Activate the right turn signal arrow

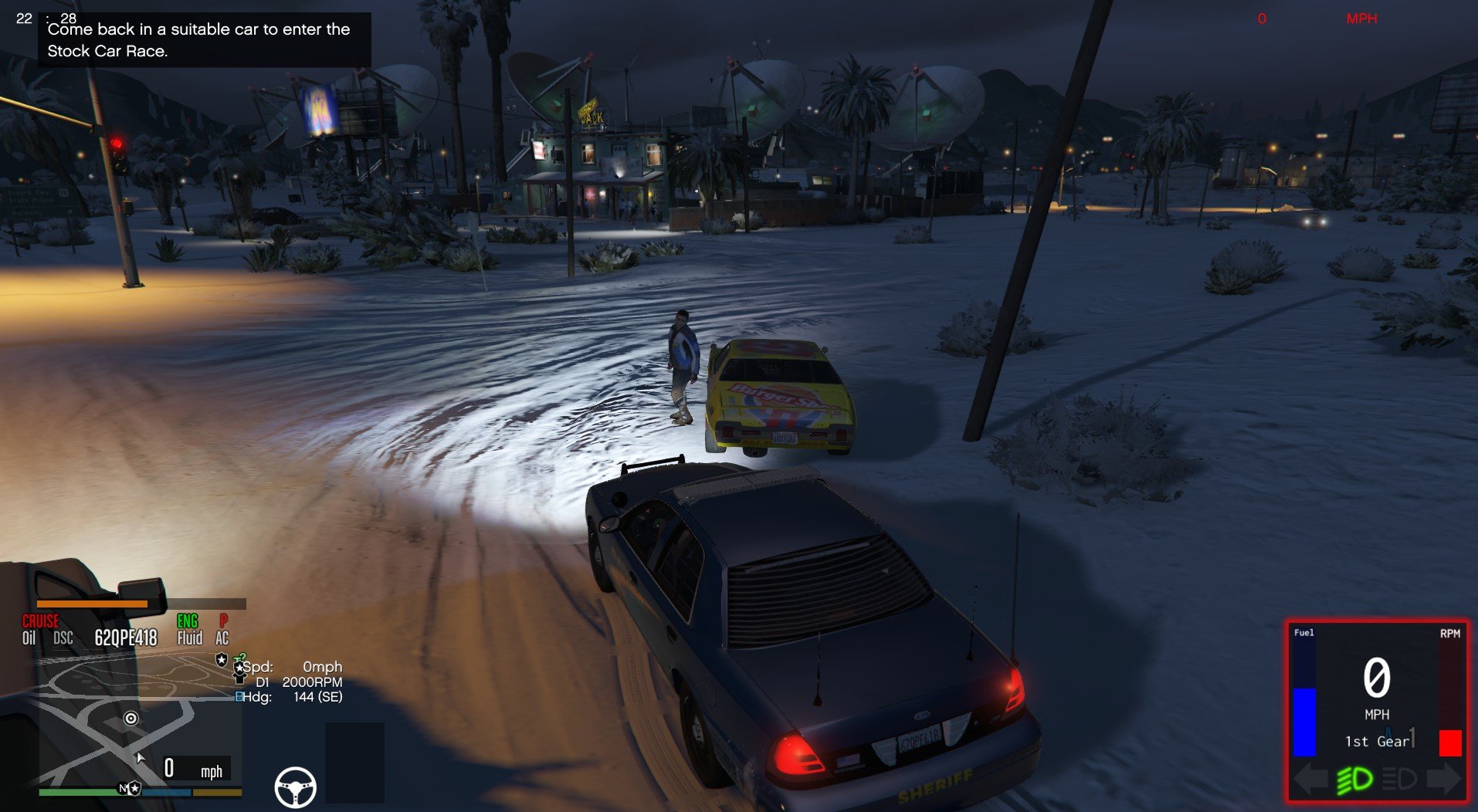click(x=1444, y=780)
